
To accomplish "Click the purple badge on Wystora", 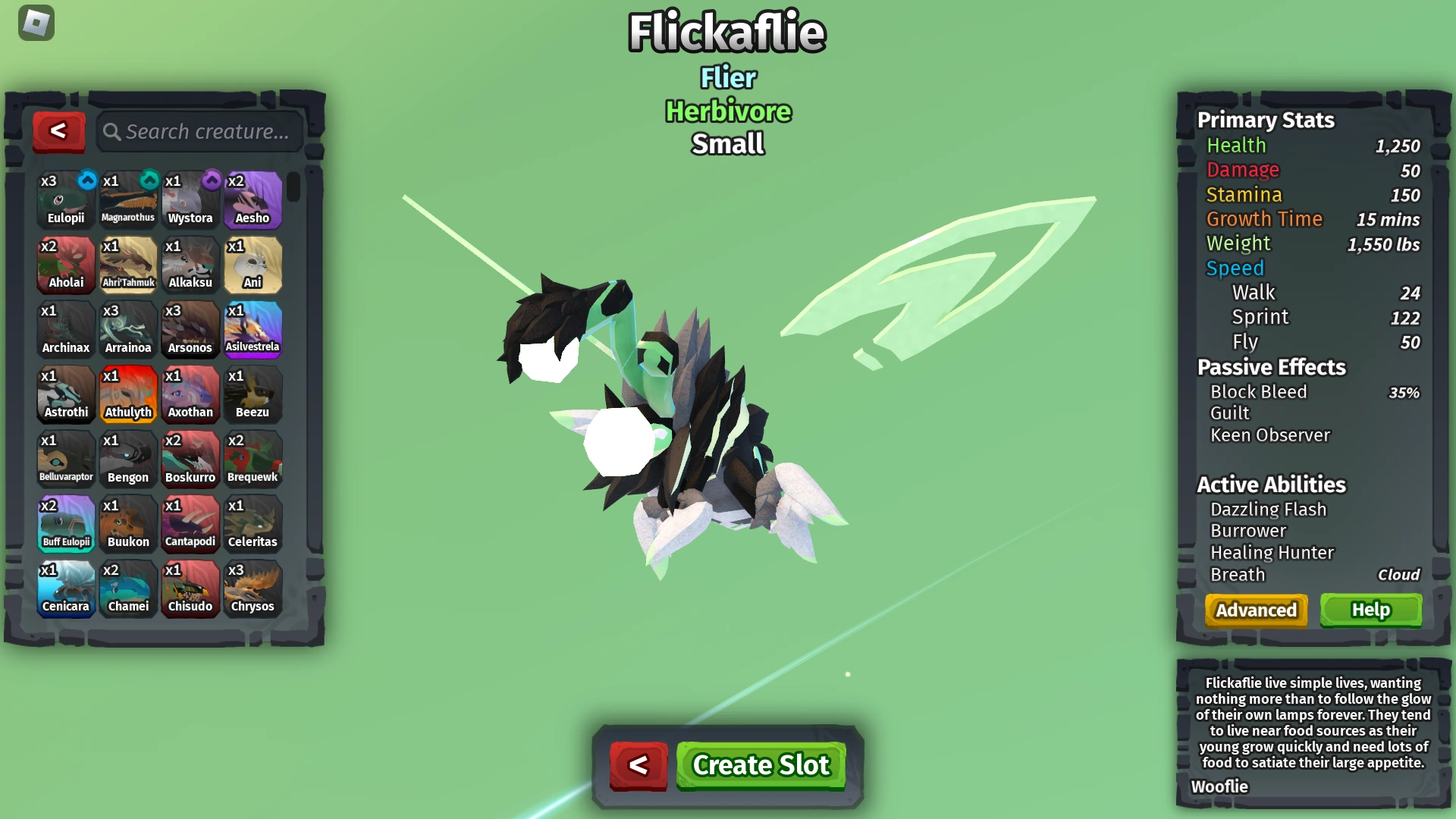I will [x=212, y=181].
